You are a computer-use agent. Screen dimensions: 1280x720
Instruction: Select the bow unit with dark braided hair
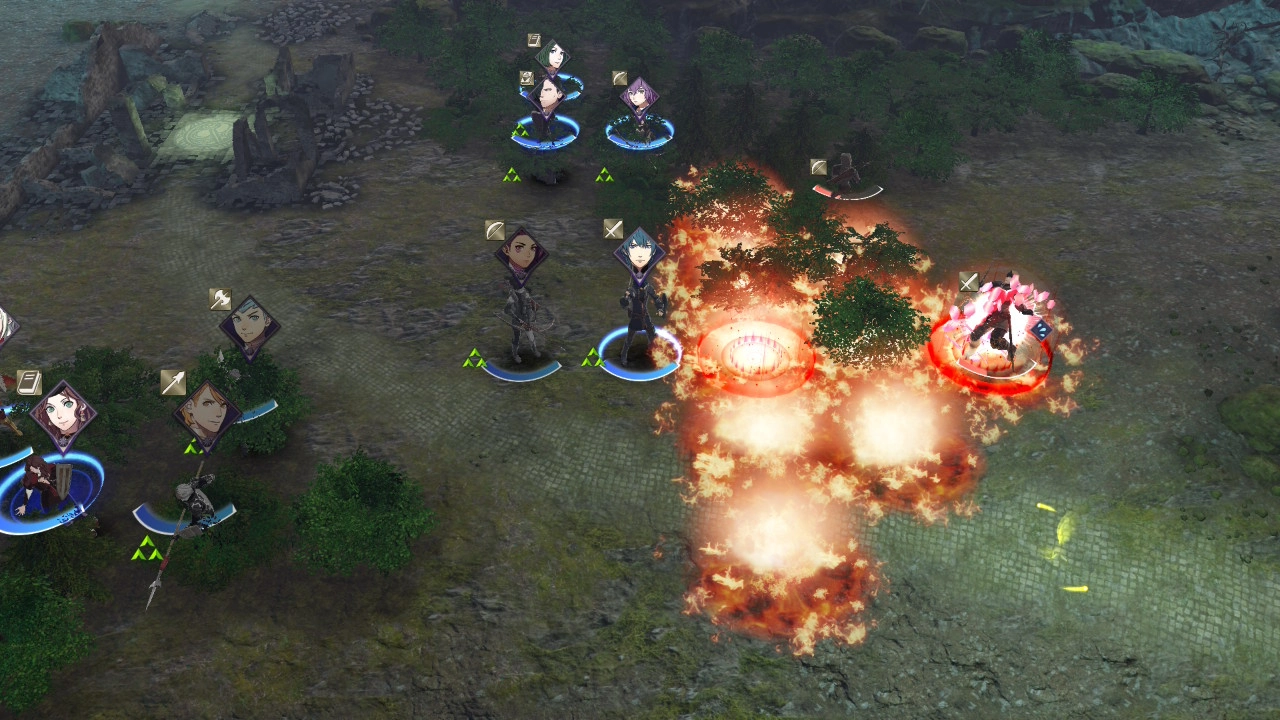pyautogui.click(x=521, y=252)
